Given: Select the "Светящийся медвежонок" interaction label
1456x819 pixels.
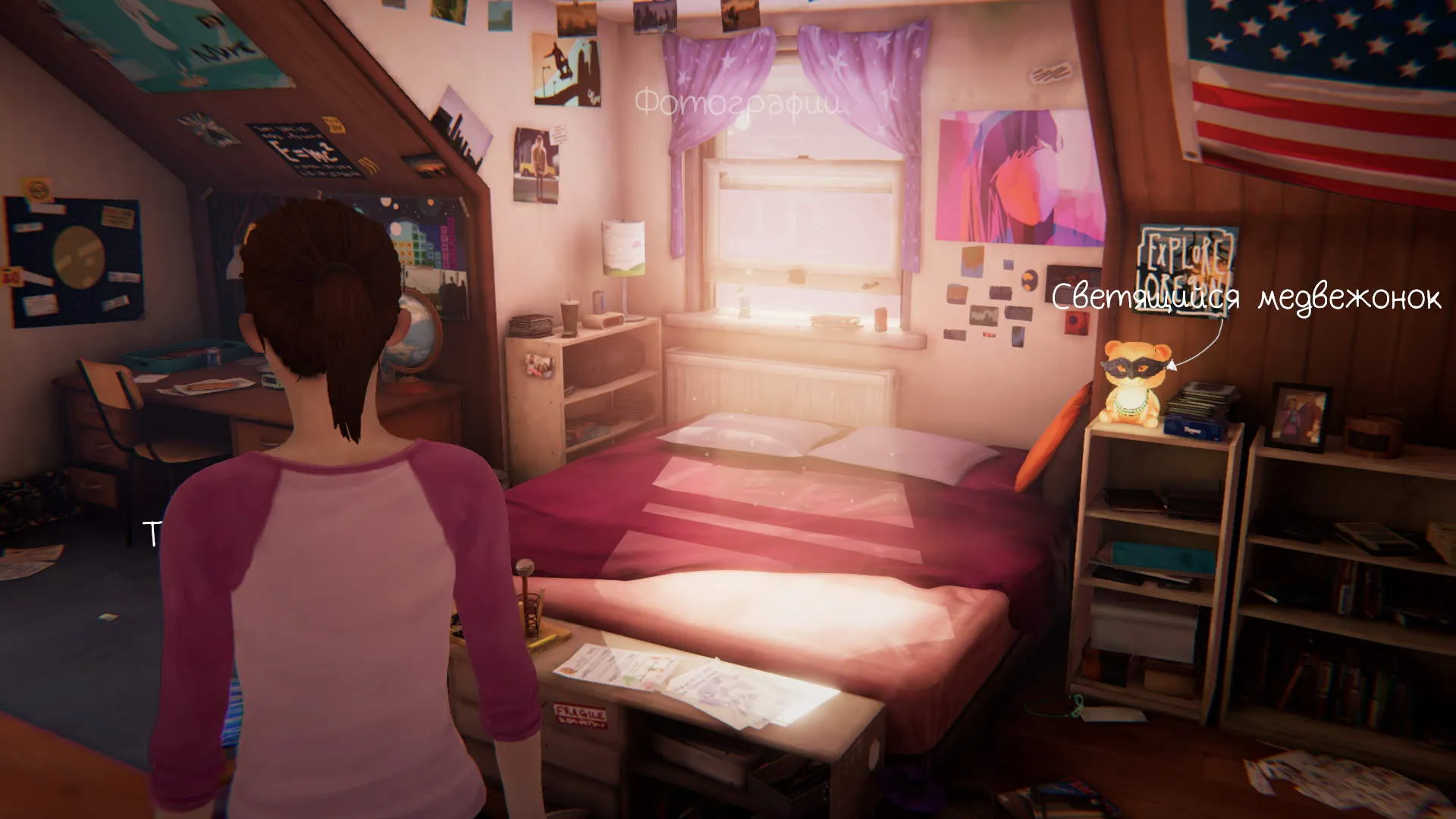Looking at the screenshot, I should click(x=1245, y=297).
